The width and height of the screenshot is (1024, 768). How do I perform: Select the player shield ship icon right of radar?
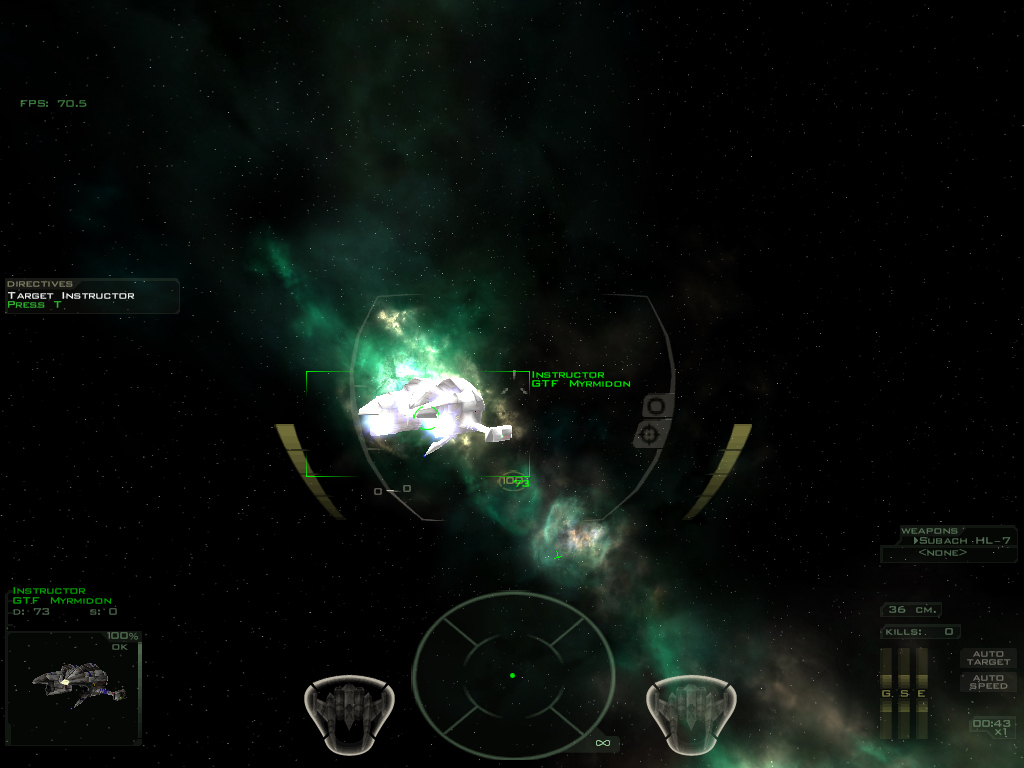coord(690,711)
